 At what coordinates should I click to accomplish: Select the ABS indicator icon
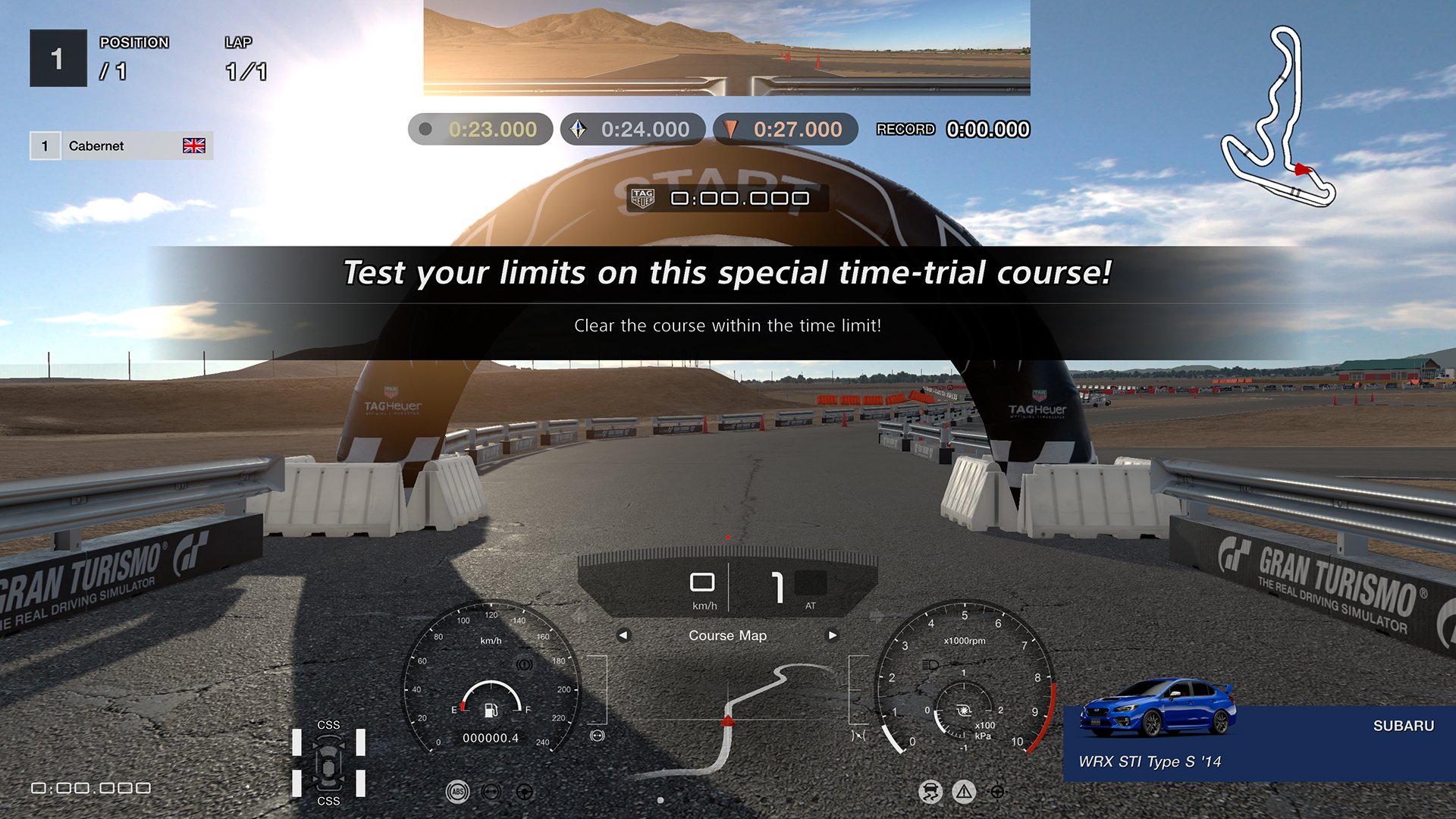tap(457, 792)
